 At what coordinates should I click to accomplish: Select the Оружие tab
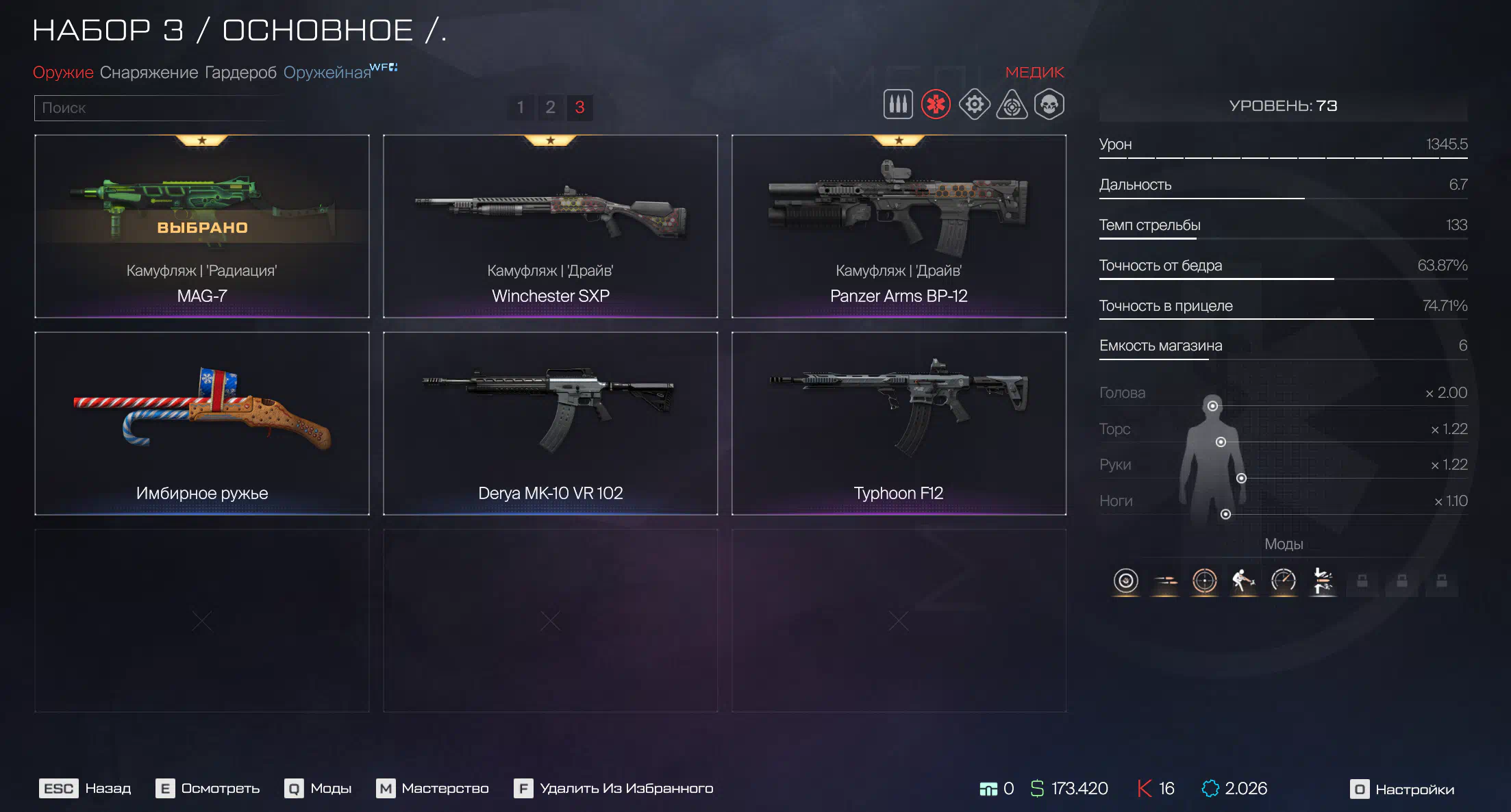click(x=63, y=73)
